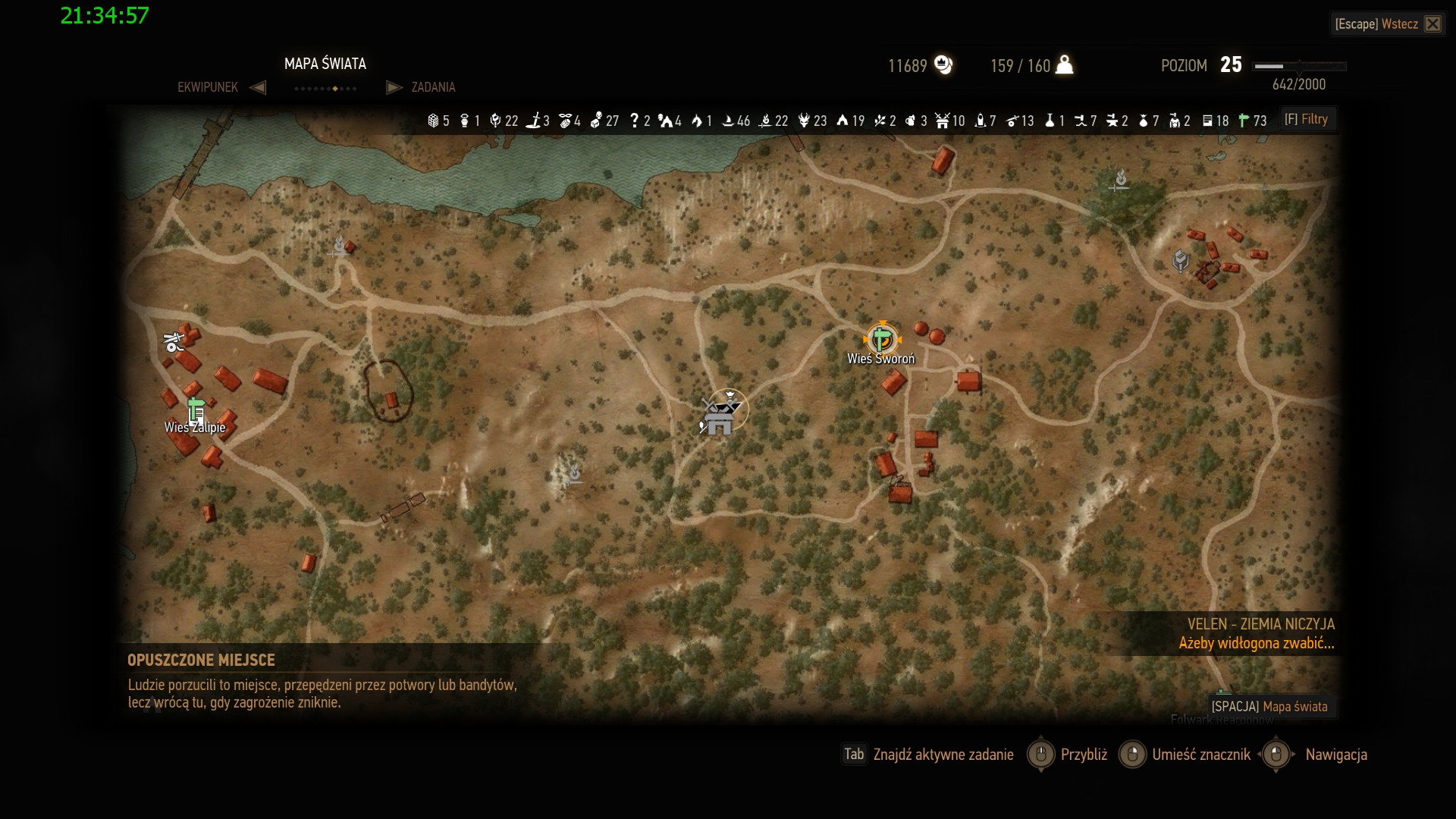Select the Wieś Sworoń signpost marker

(x=881, y=339)
